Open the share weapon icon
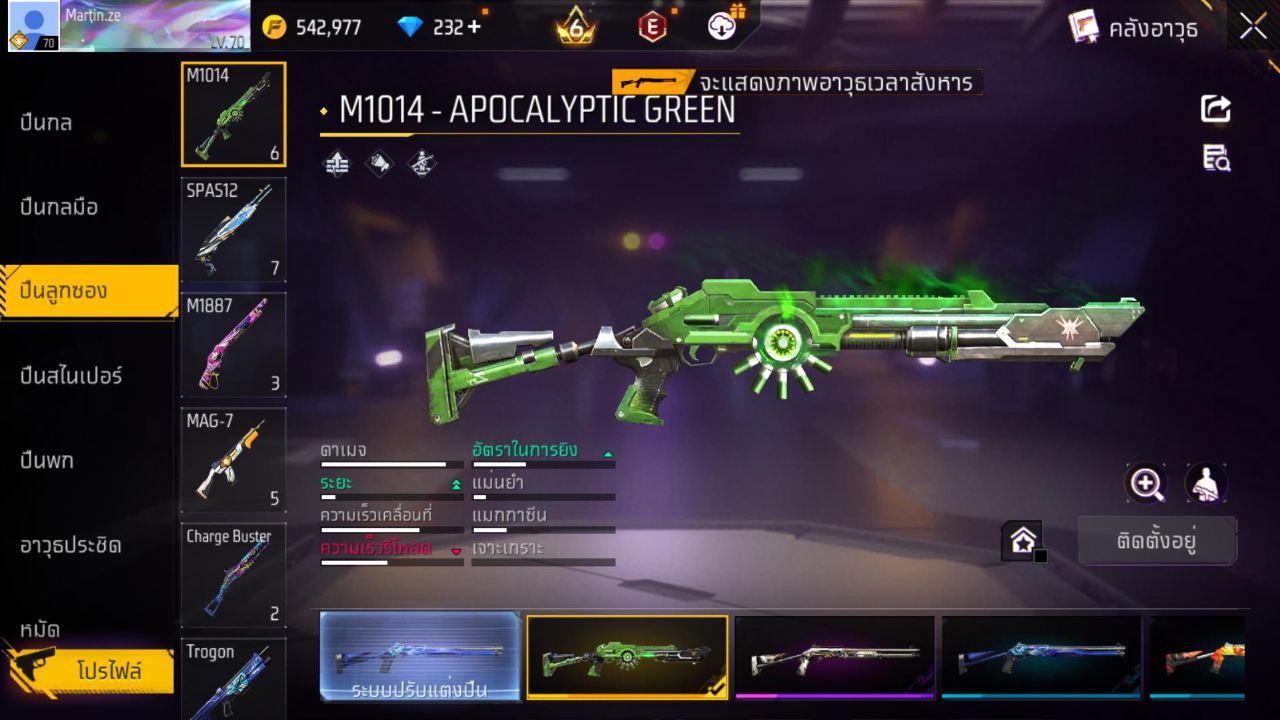The height and width of the screenshot is (720, 1280). 1216,110
